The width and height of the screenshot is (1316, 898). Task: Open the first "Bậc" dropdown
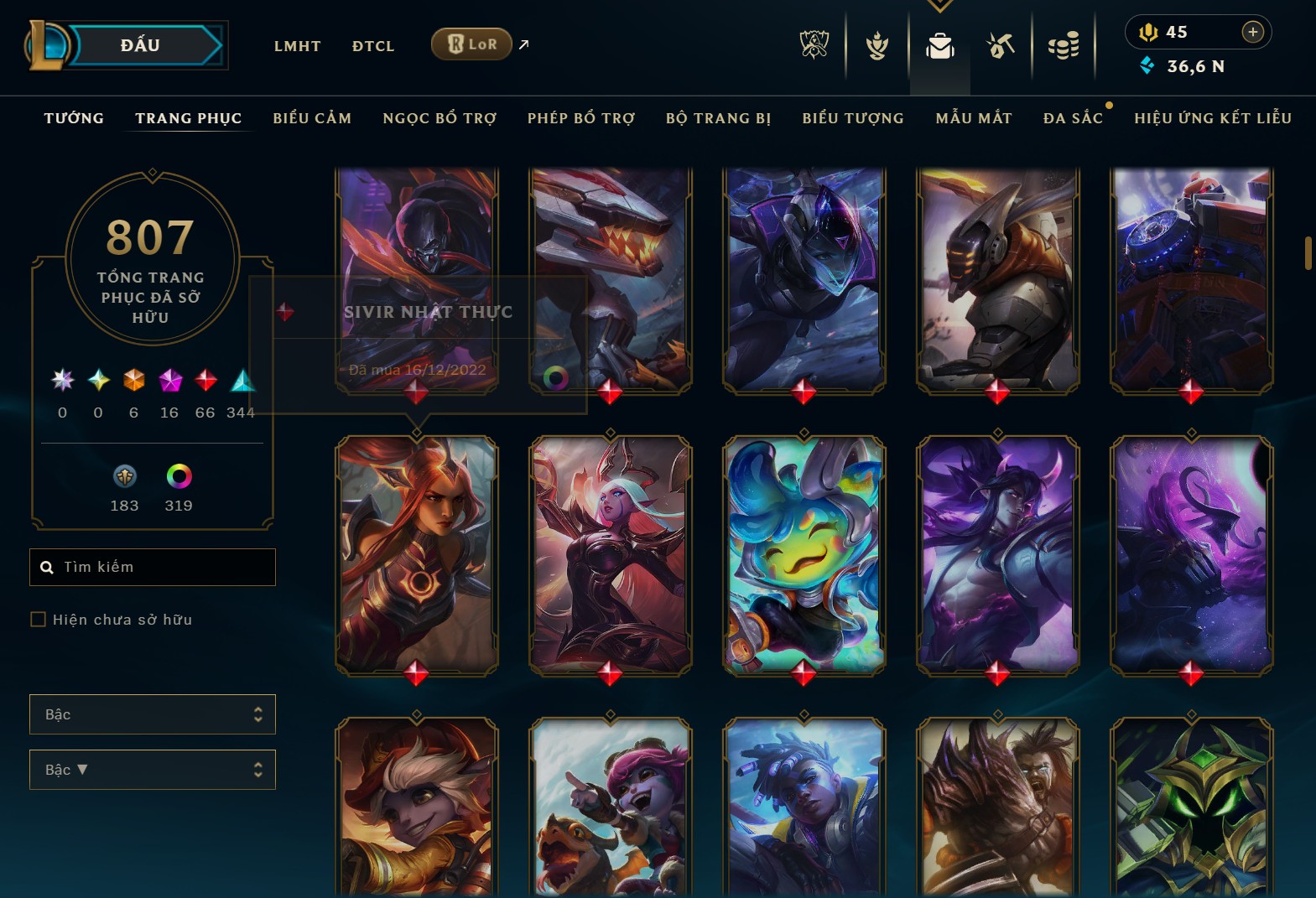152,714
